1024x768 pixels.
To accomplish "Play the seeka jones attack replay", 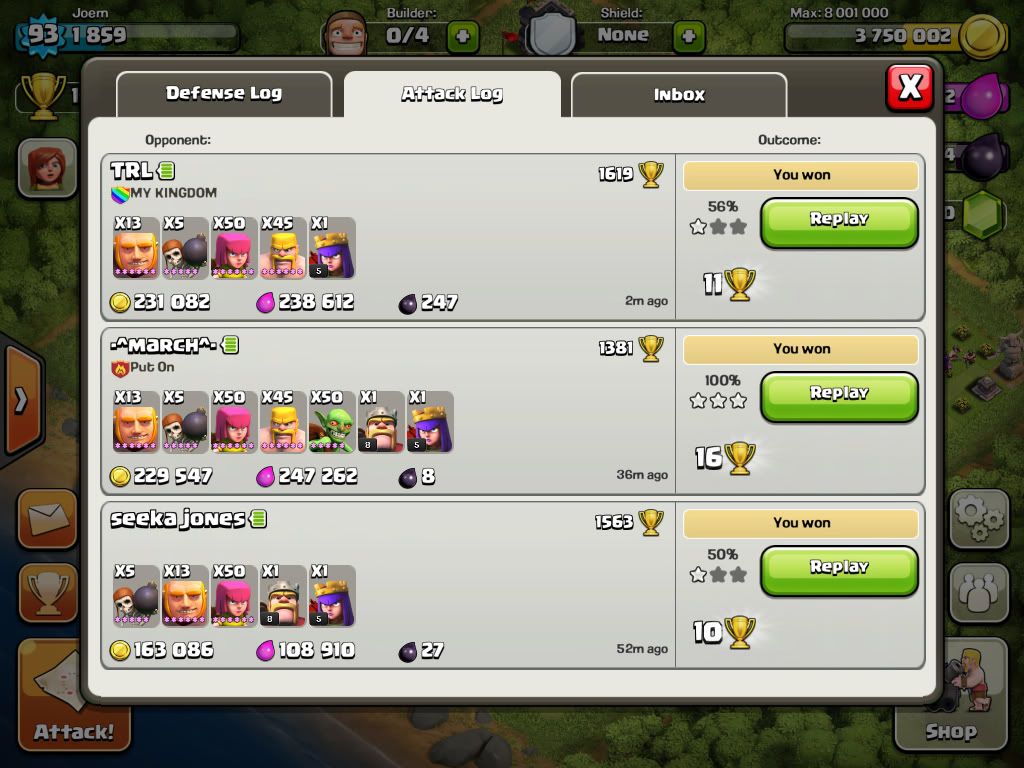I will (x=839, y=569).
